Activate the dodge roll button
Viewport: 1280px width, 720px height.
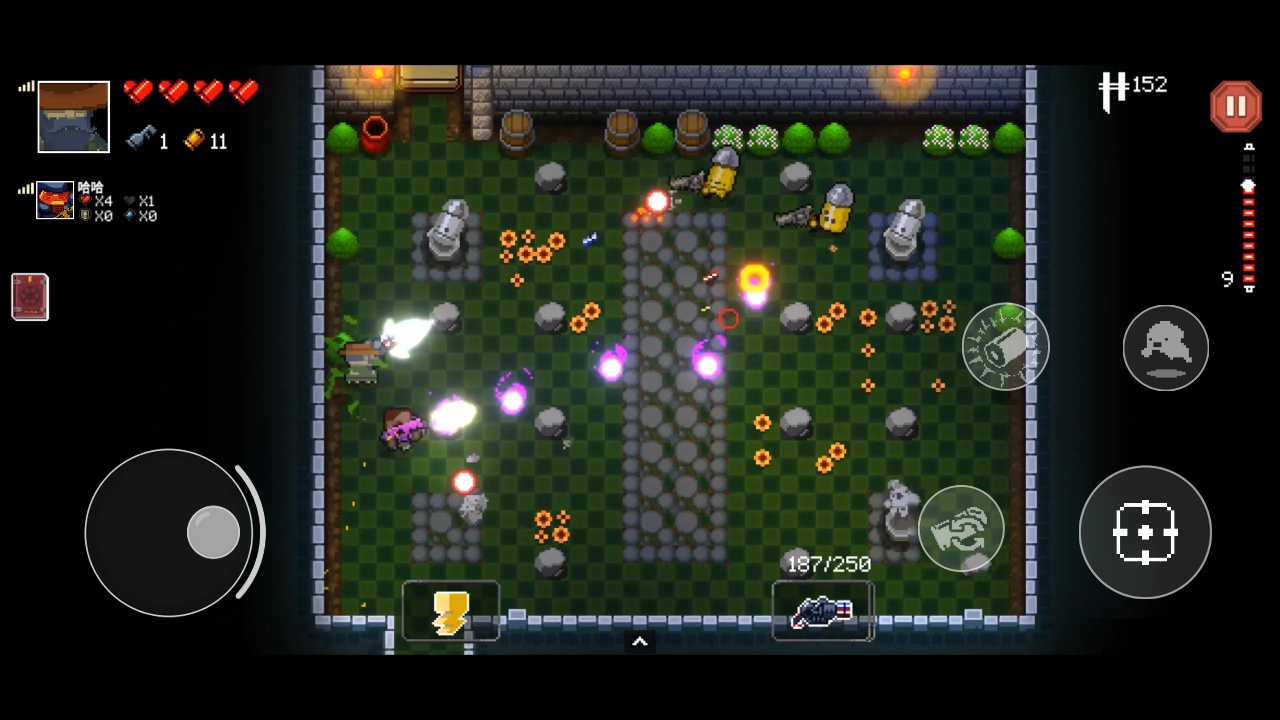point(1165,348)
